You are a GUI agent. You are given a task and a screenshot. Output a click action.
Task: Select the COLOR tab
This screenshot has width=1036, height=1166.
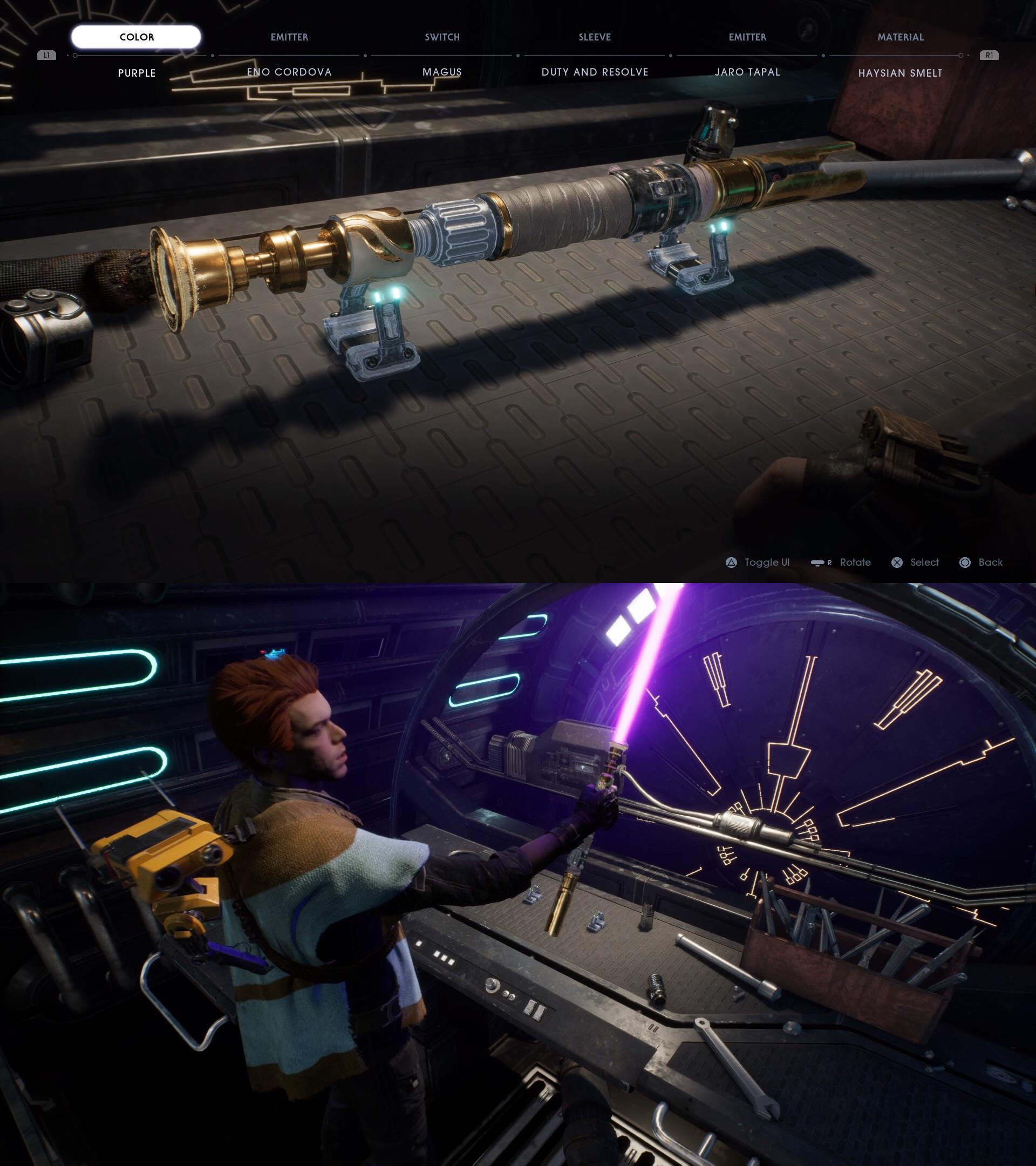pyautogui.click(x=137, y=37)
